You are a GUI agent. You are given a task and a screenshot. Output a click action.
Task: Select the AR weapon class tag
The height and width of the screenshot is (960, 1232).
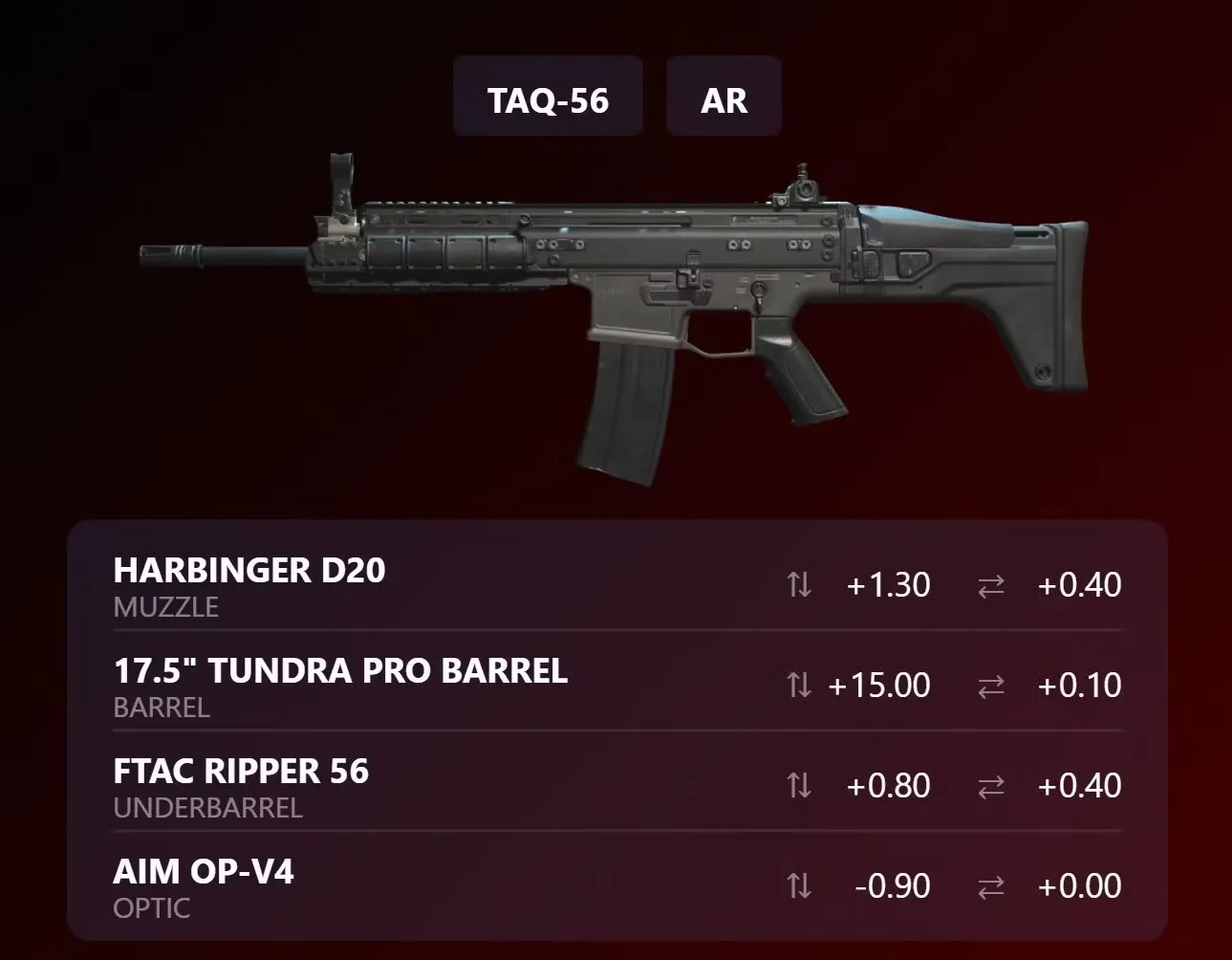724,99
